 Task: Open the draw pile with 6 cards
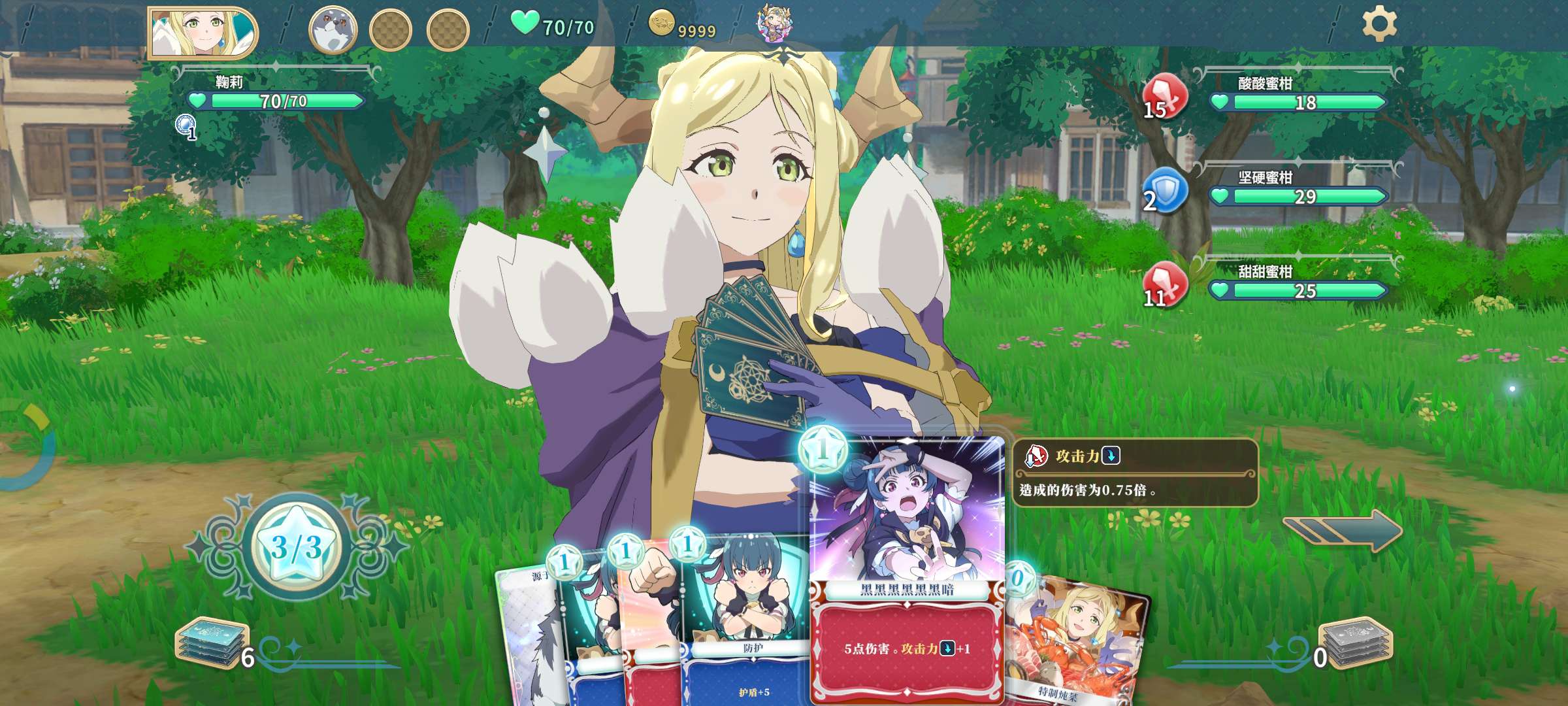(212, 644)
